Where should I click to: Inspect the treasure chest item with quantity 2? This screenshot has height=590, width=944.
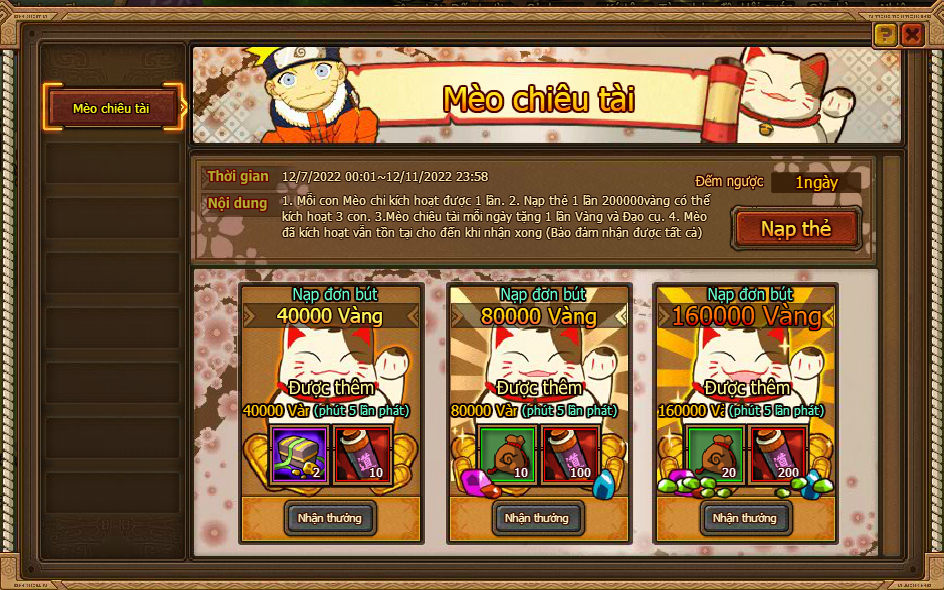301,456
